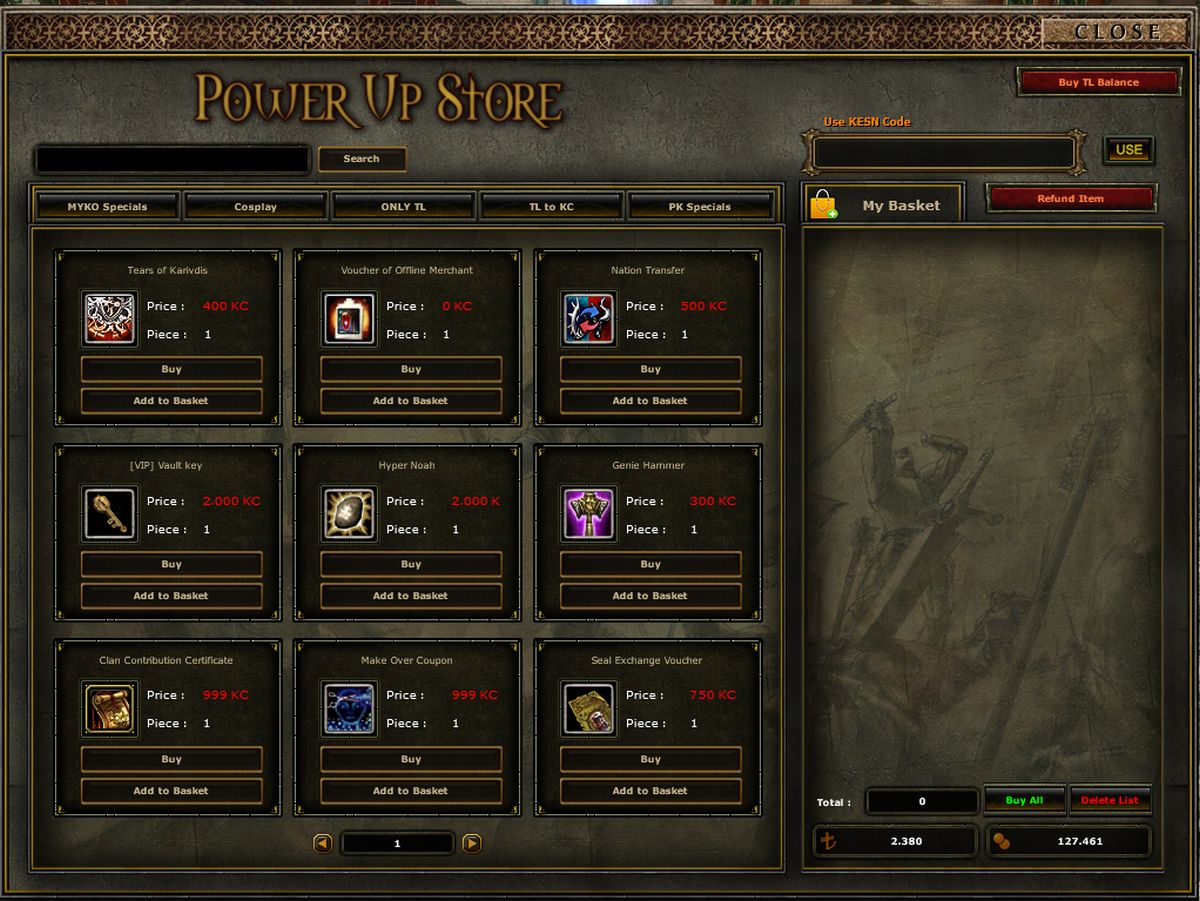Select the ONLY TL tab
The width and height of the screenshot is (1200, 901).
tap(403, 207)
